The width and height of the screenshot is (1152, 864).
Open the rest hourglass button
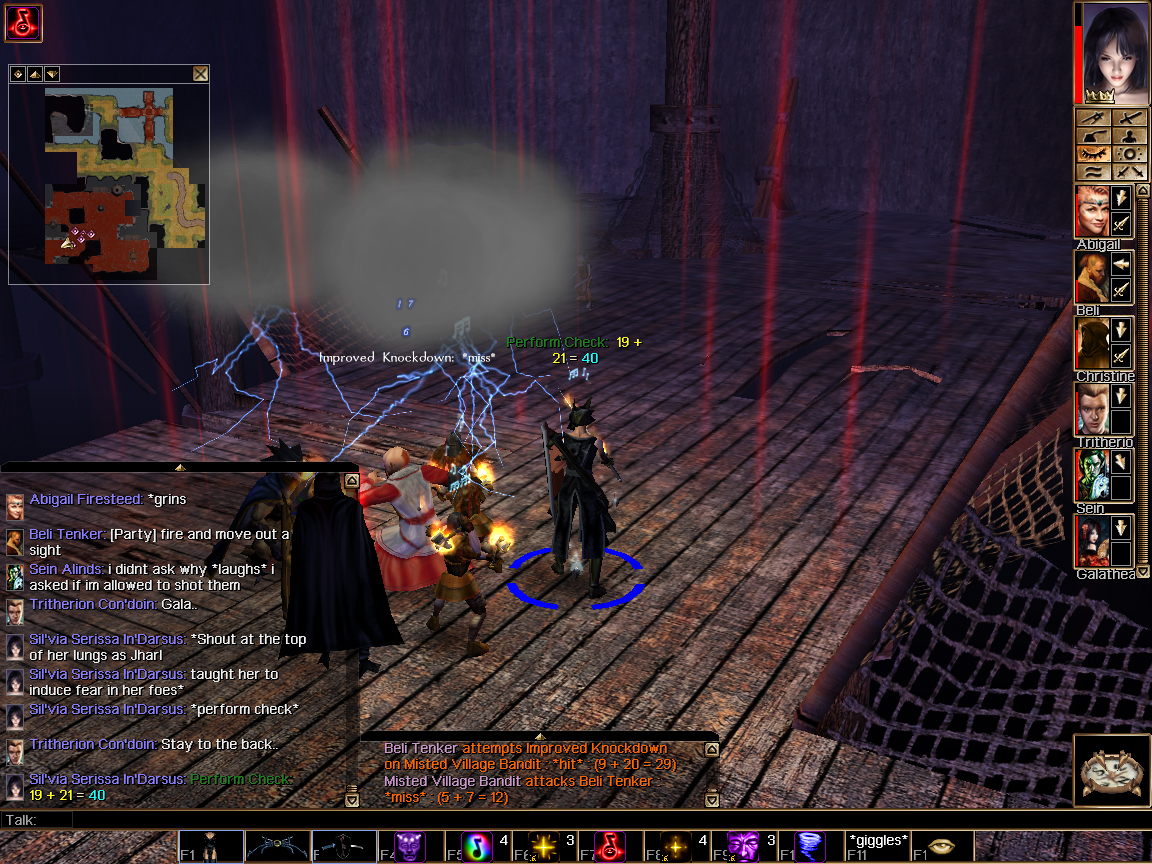pos(1110,772)
